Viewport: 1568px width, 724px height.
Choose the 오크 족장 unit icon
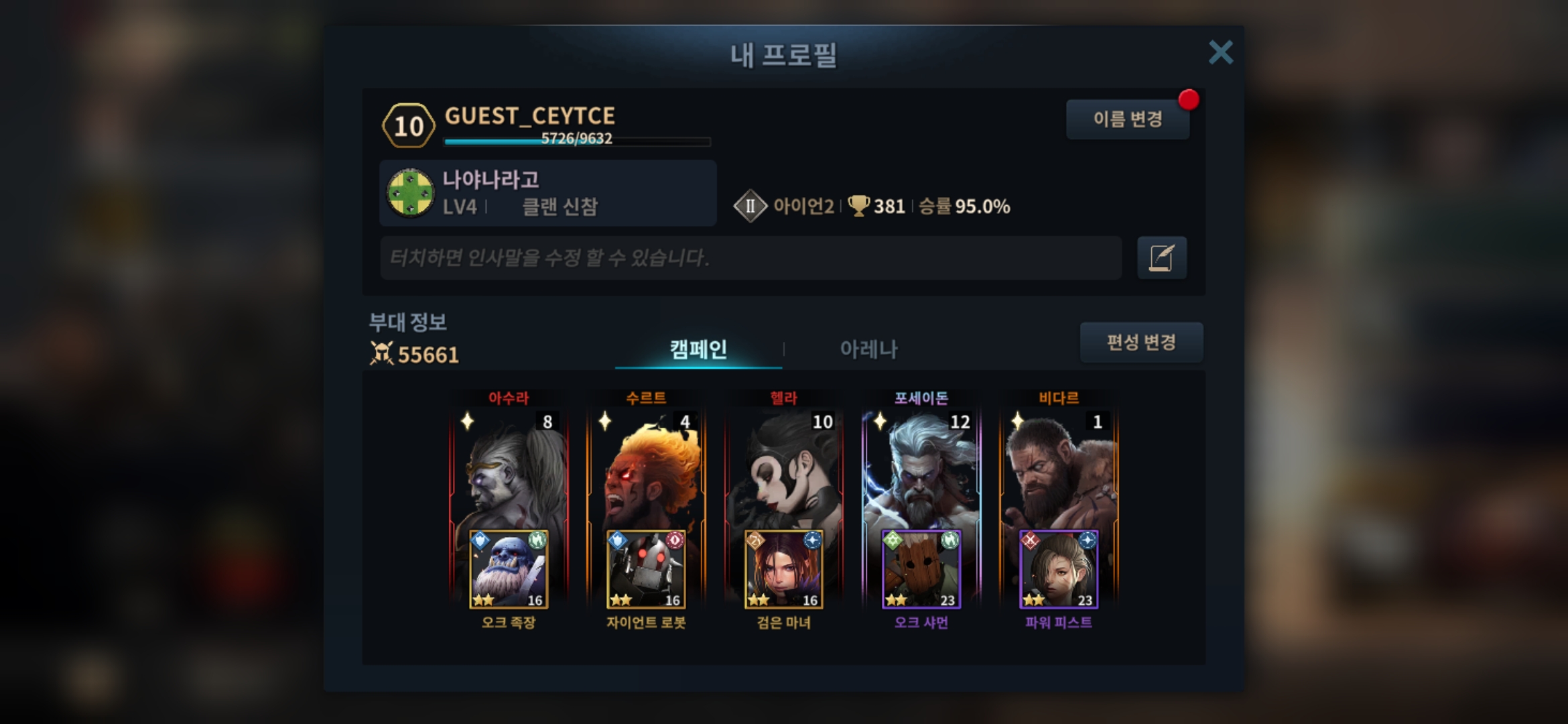coord(509,570)
